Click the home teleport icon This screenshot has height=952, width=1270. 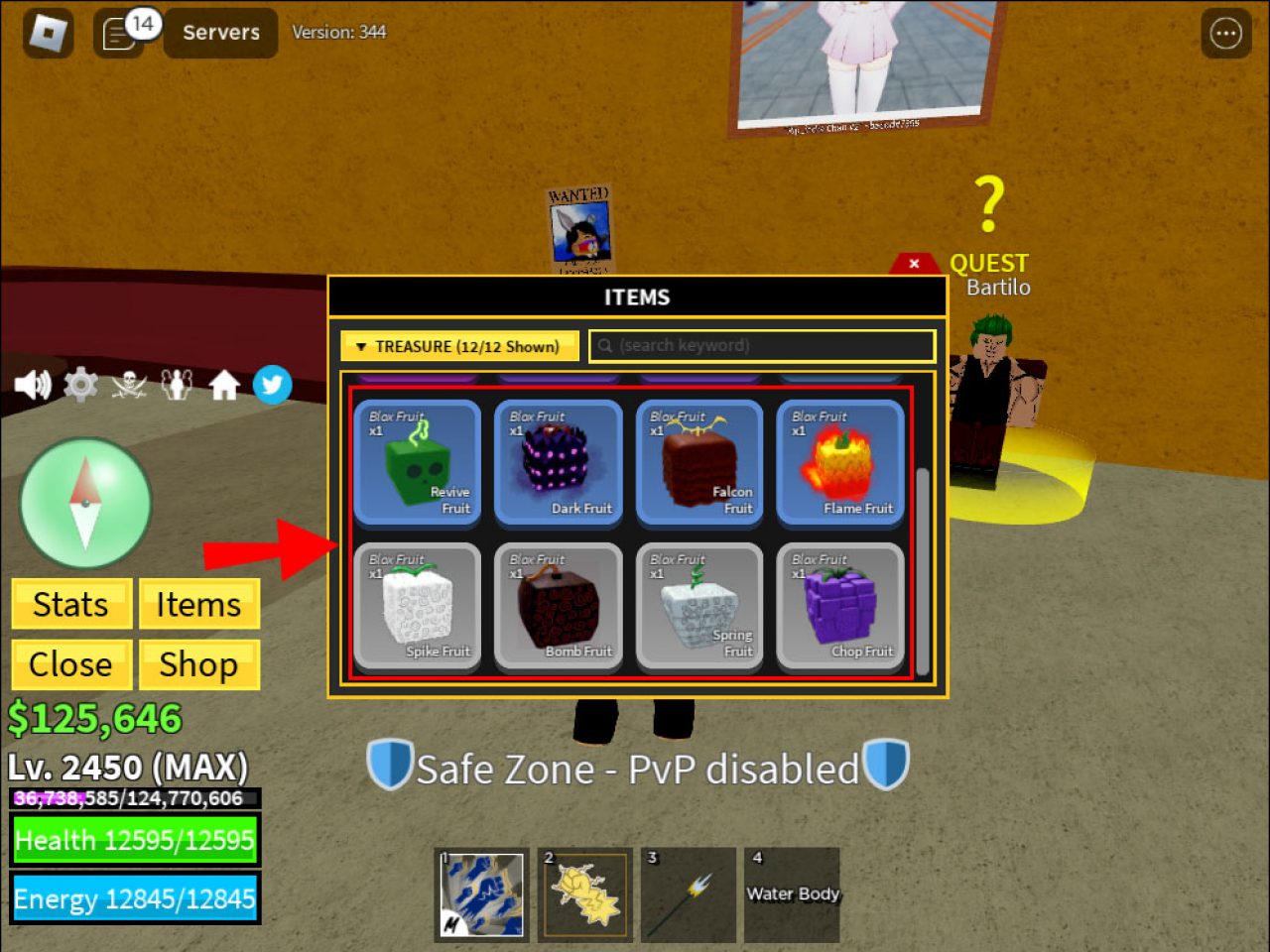[224, 384]
